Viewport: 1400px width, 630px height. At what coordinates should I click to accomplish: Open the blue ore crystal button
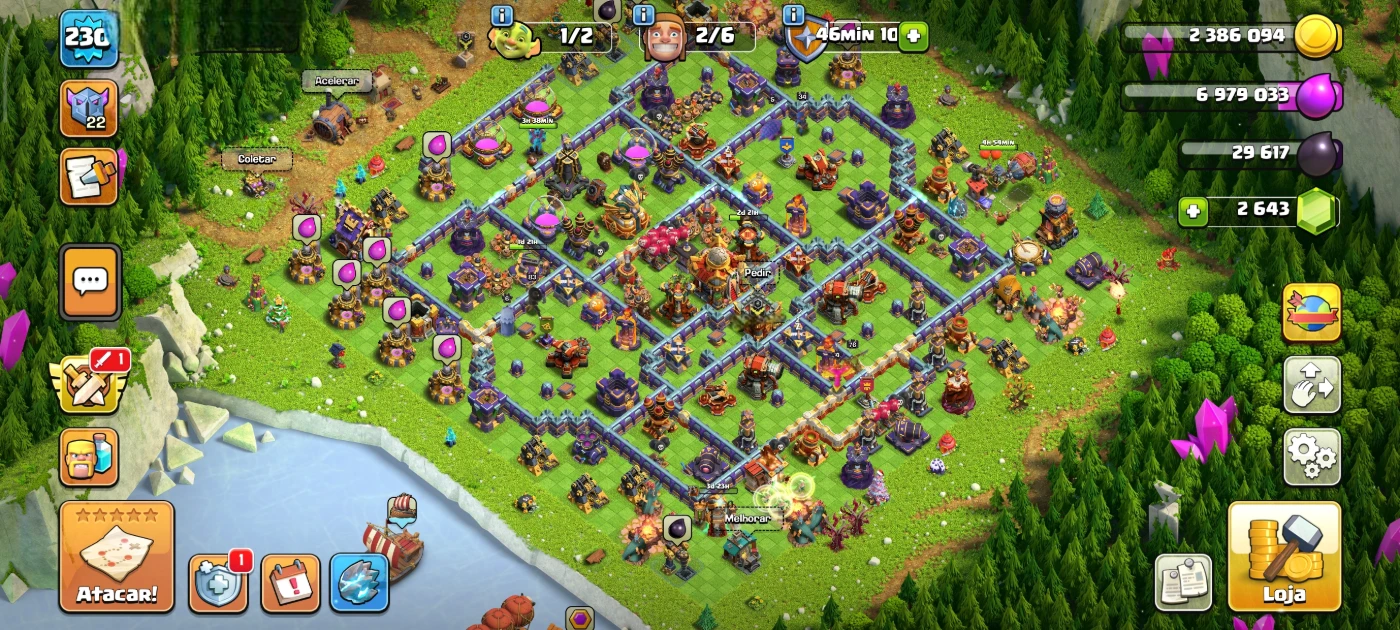tap(359, 583)
